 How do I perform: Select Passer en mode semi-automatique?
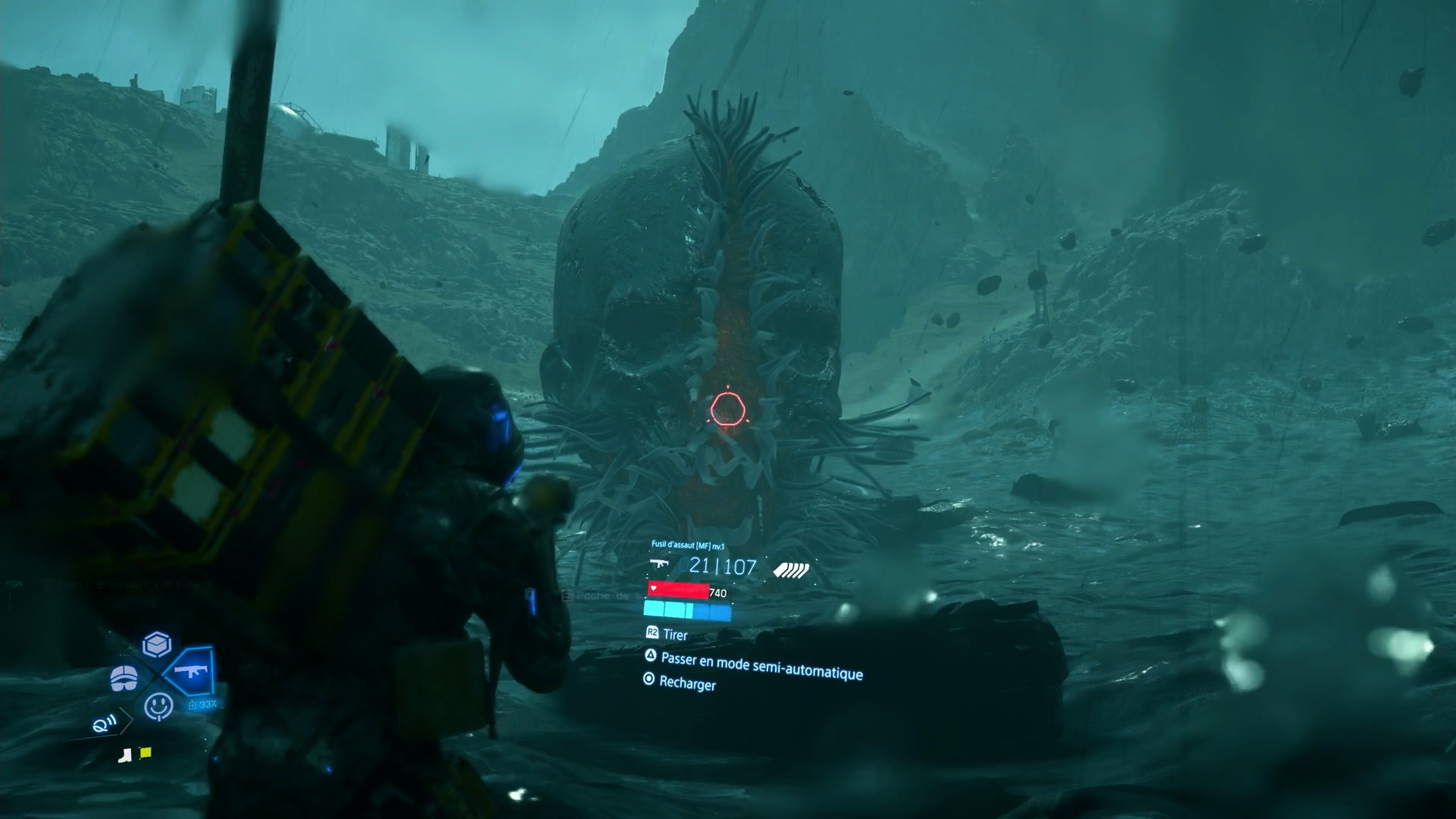pyautogui.click(x=761, y=667)
